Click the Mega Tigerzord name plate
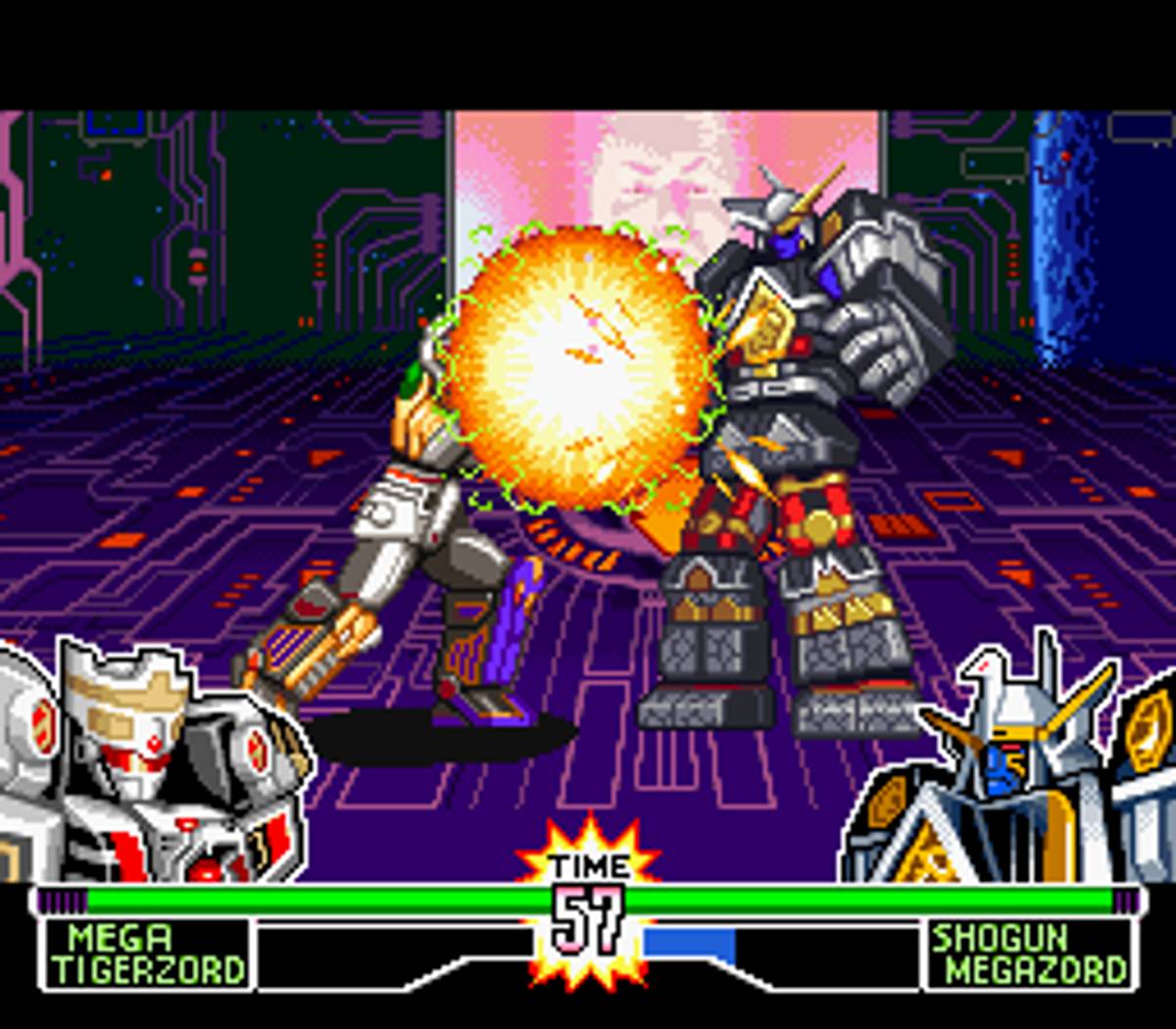This screenshot has height=1029, width=1176. click(147, 954)
